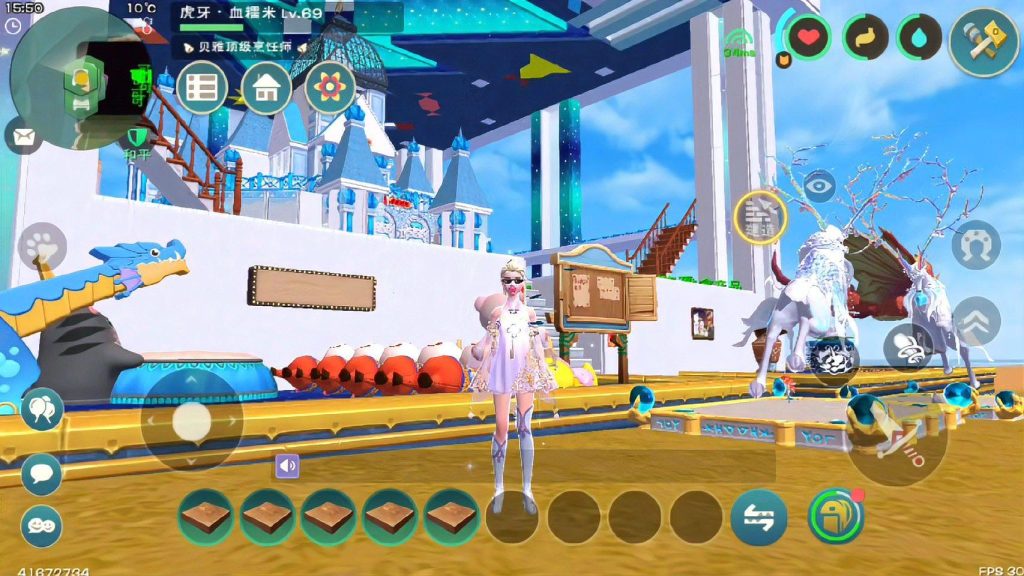The width and height of the screenshot is (1024, 576).
Task: Open the crafting hammer and tools button
Action: [983, 41]
